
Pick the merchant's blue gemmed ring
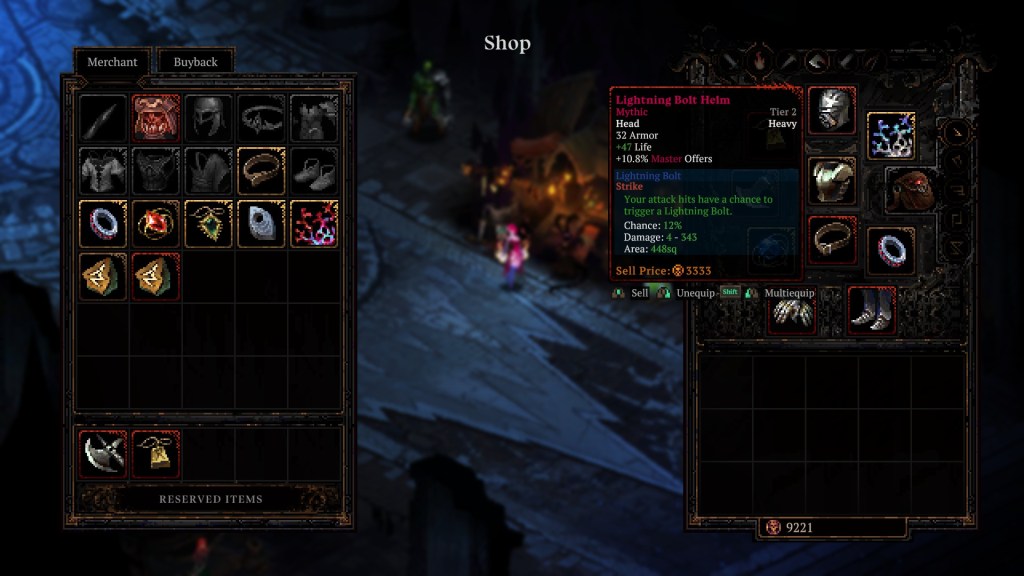click(104, 223)
